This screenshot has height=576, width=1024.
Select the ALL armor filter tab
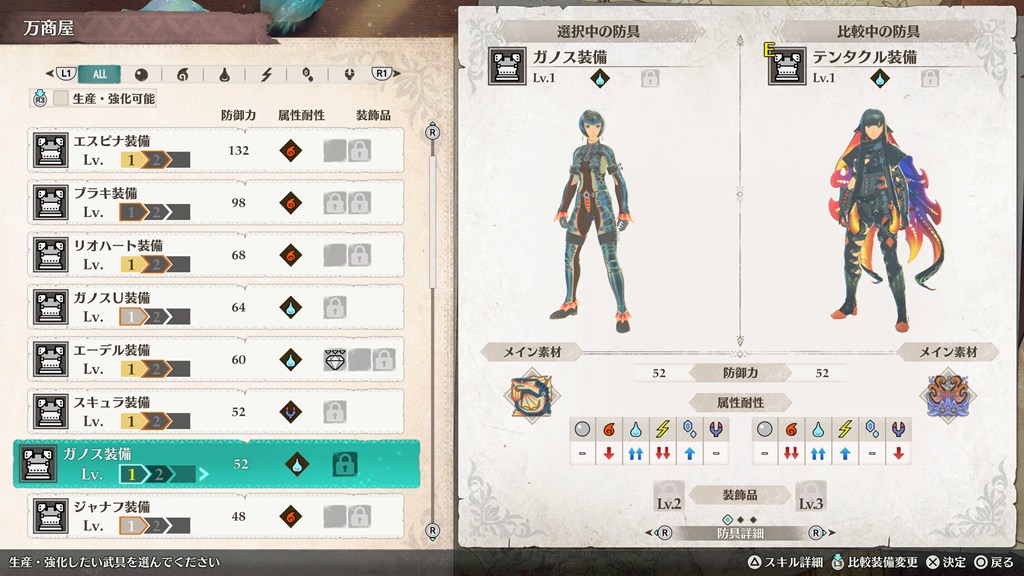click(100, 73)
